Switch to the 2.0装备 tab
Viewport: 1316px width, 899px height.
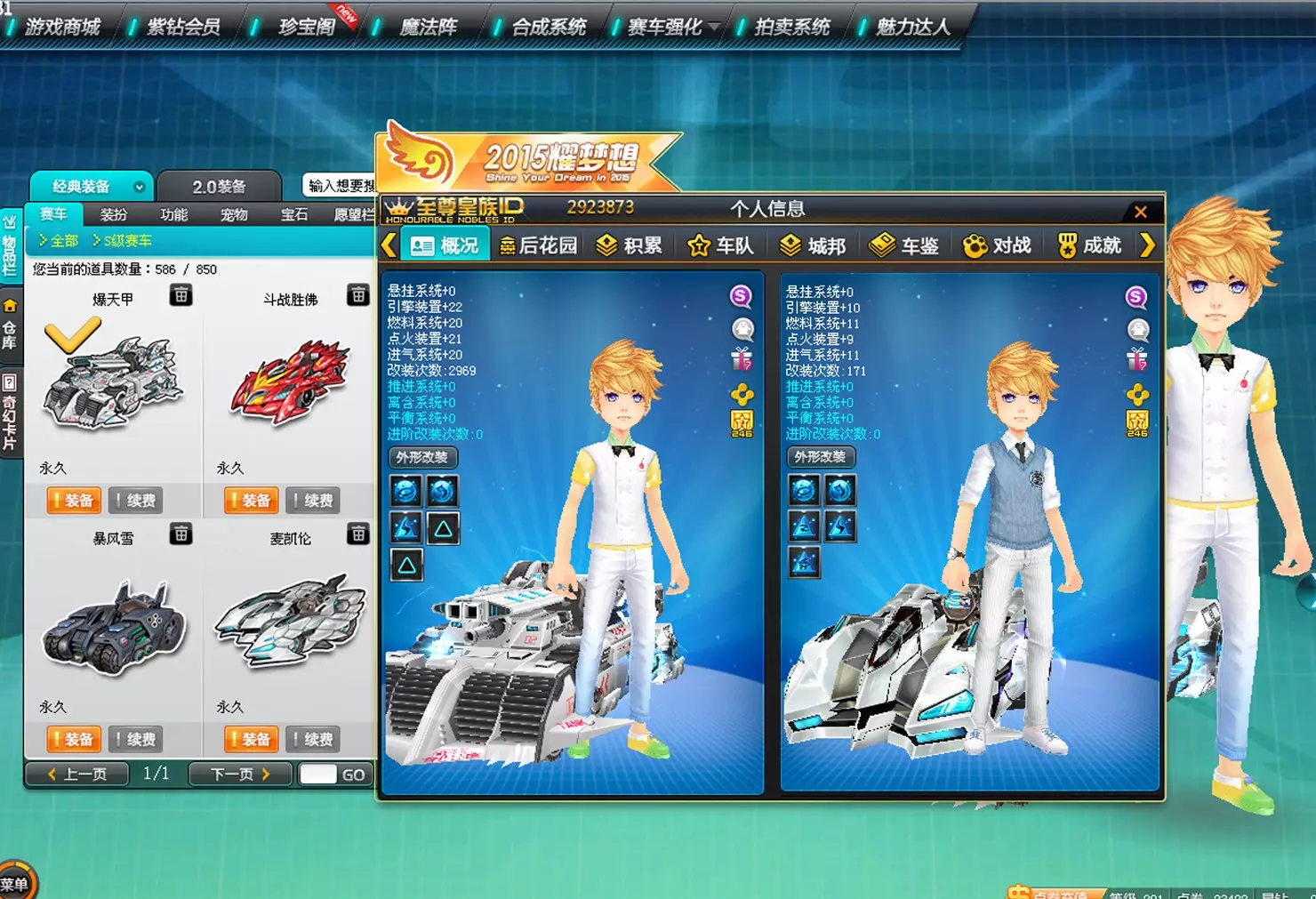tap(219, 186)
